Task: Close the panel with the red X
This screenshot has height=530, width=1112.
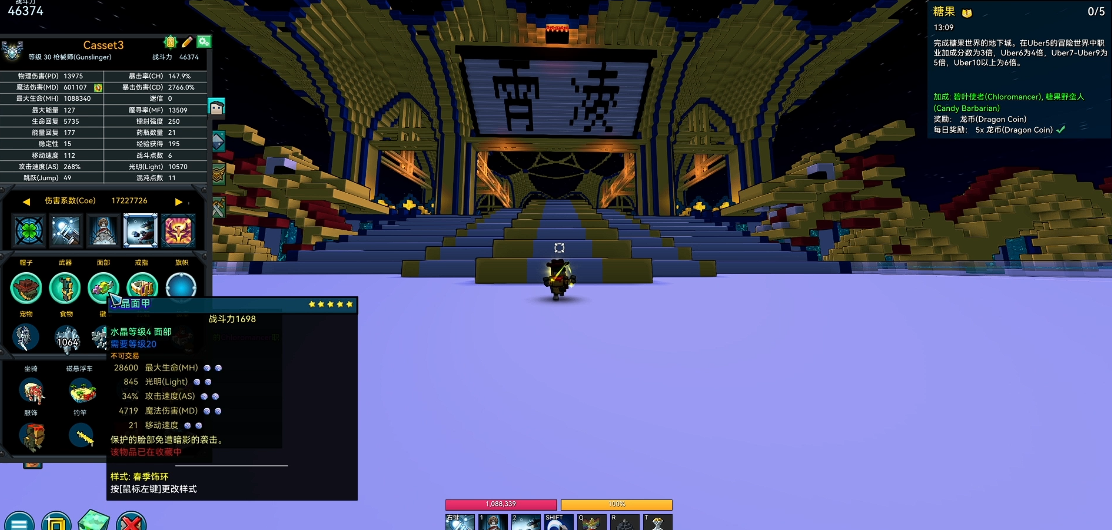Action: point(131,522)
